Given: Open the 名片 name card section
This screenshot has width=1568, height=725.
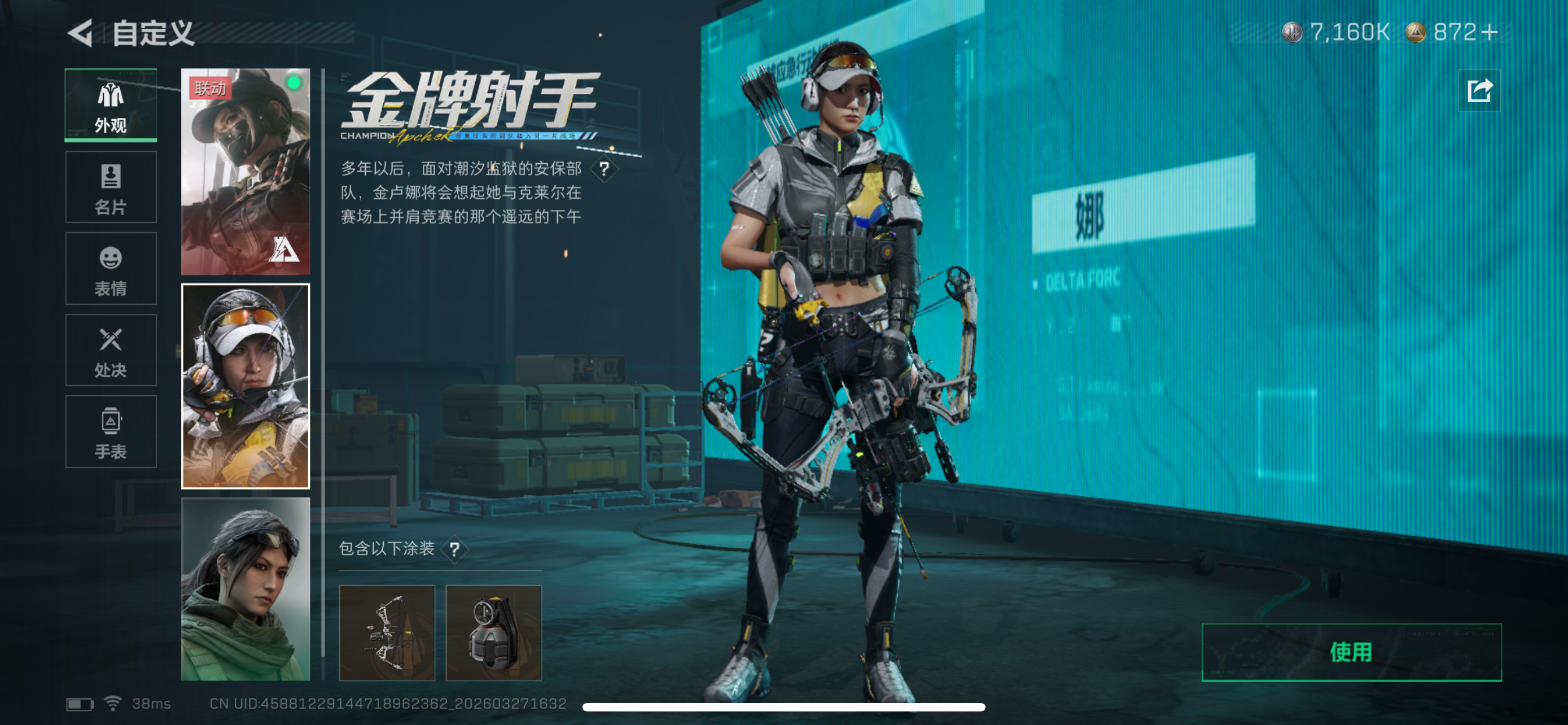Looking at the screenshot, I should click(110, 187).
